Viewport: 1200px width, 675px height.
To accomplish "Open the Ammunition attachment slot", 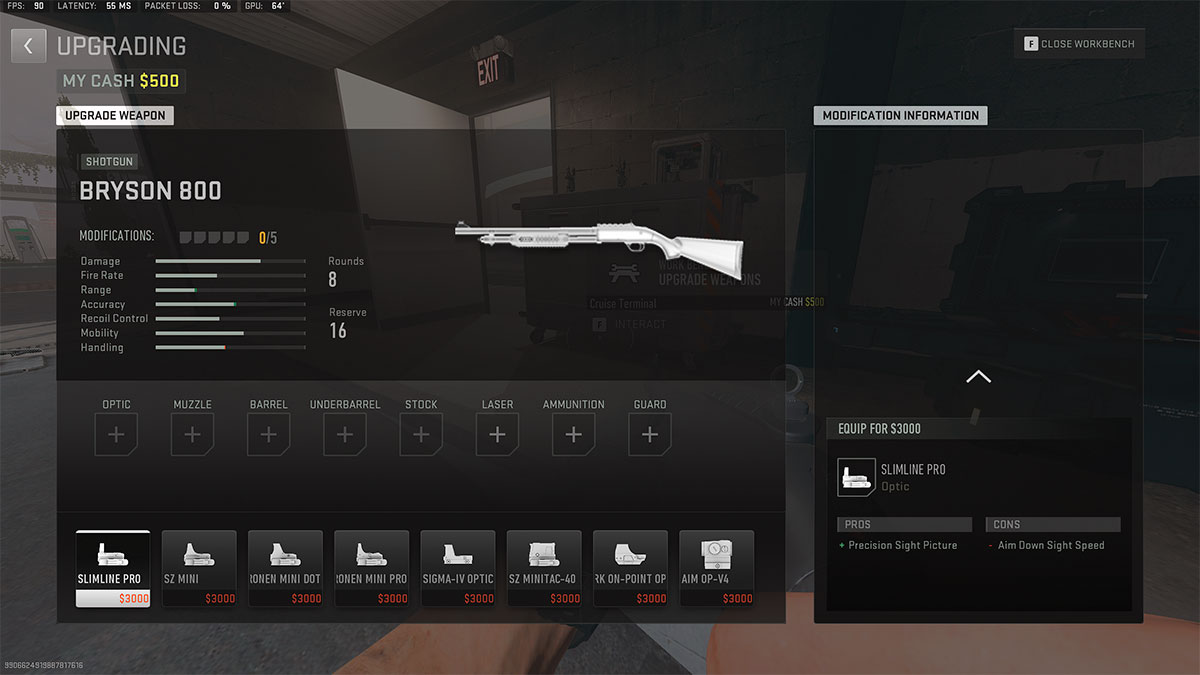I will click(573, 435).
